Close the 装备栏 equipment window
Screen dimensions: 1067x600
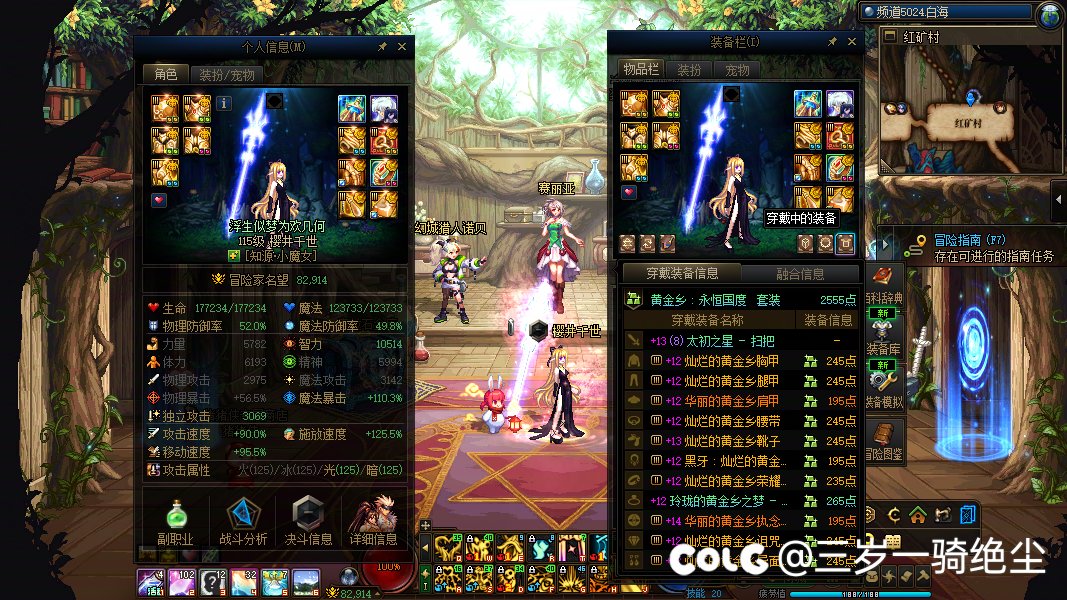point(850,42)
